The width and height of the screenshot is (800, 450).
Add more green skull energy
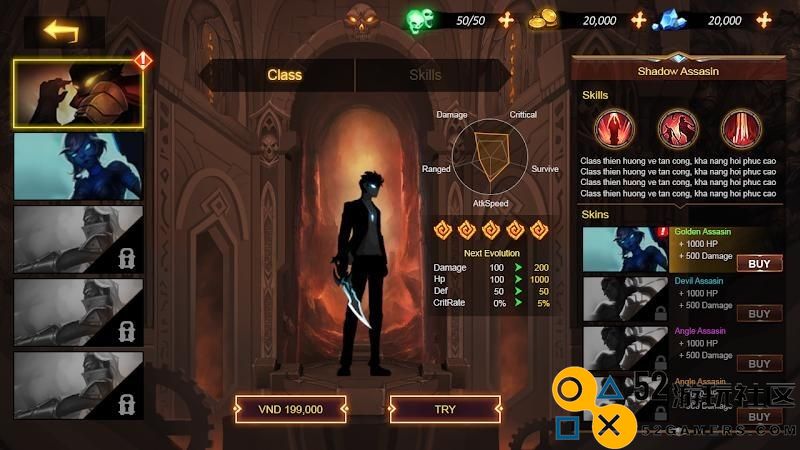click(506, 20)
